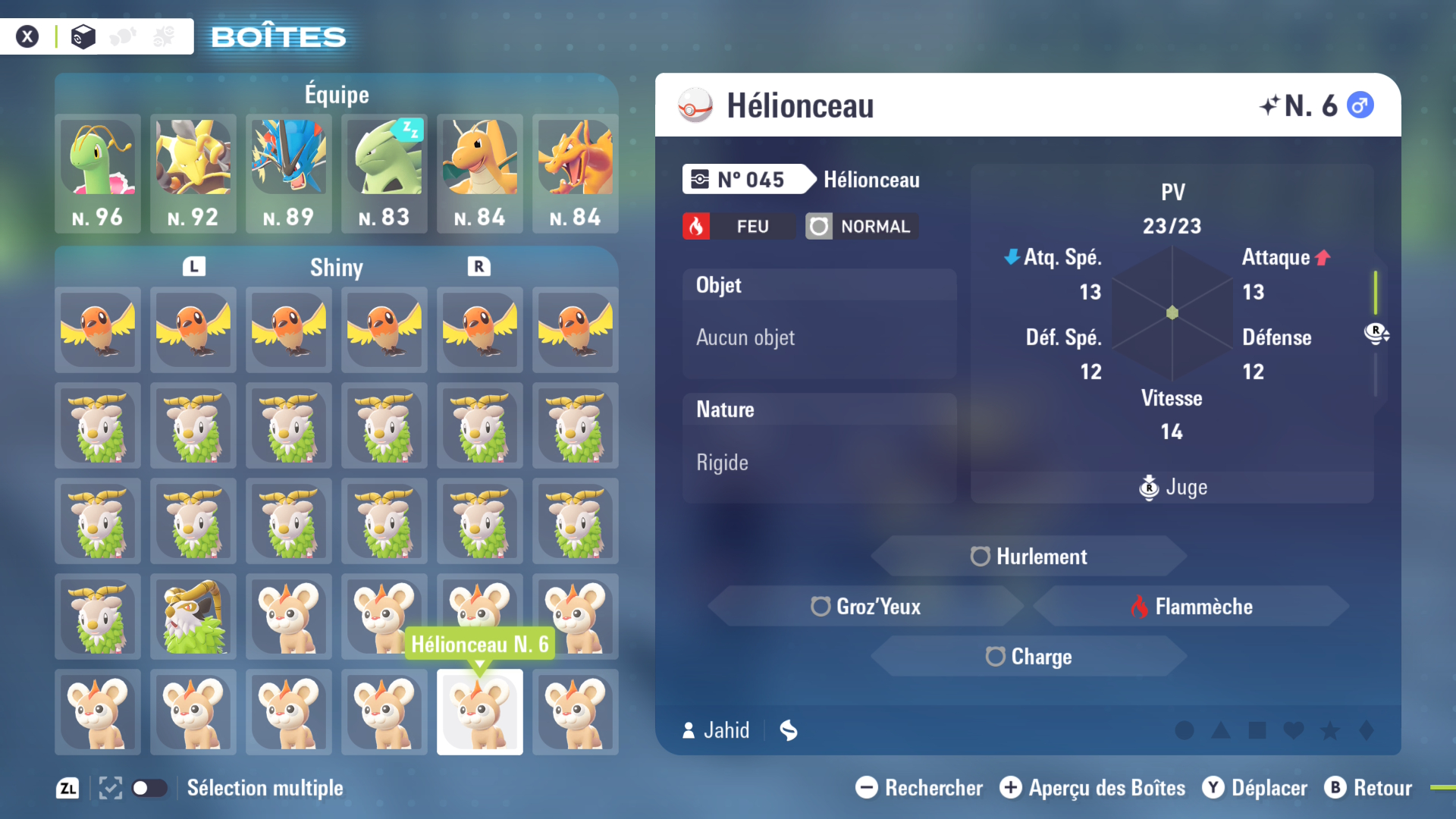Image resolution: width=1456 pixels, height=819 pixels.
Task: Open the Objet held item panel
Action: pos(819,324)
